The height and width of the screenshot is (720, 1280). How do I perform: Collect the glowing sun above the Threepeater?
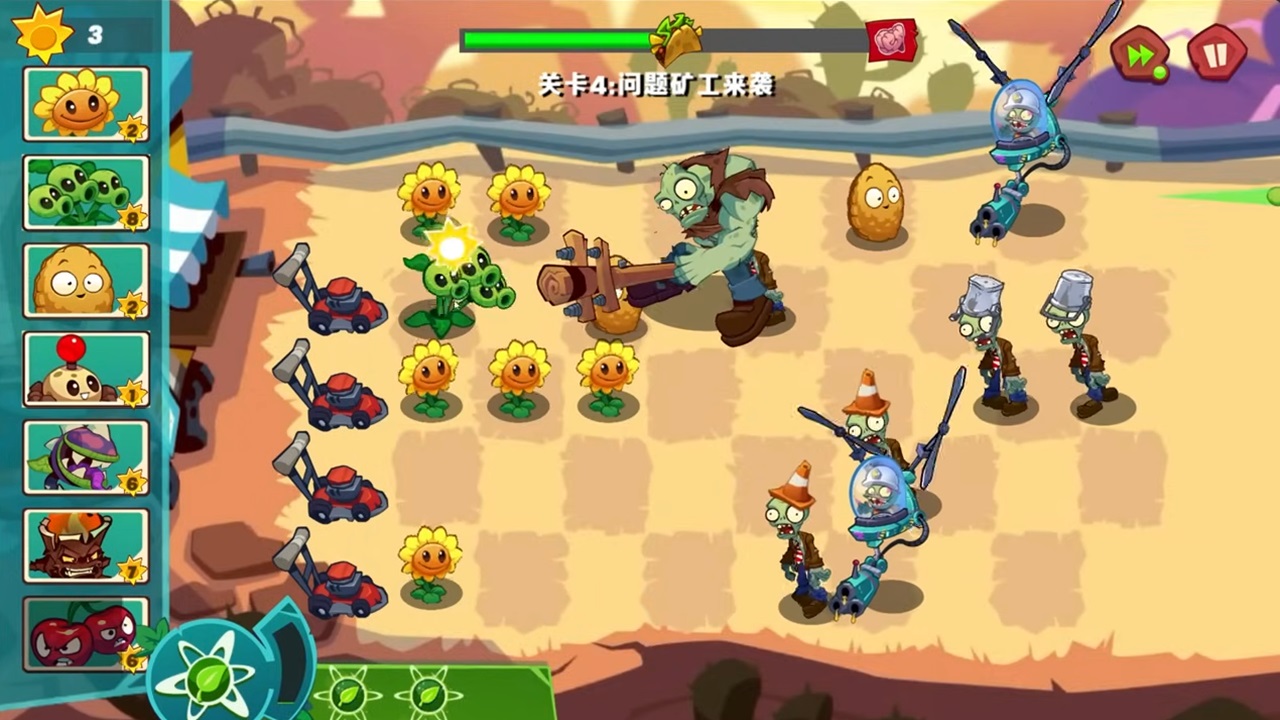click(451, 245)
